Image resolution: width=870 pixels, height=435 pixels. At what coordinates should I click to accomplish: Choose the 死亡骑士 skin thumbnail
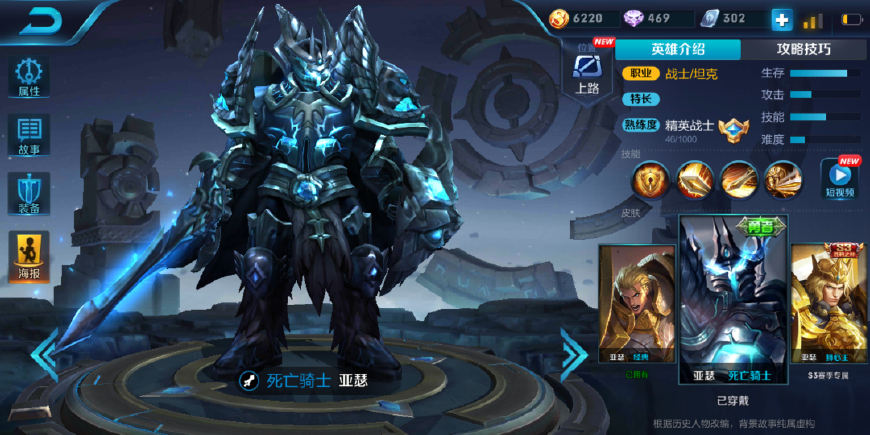coord(733,300)
